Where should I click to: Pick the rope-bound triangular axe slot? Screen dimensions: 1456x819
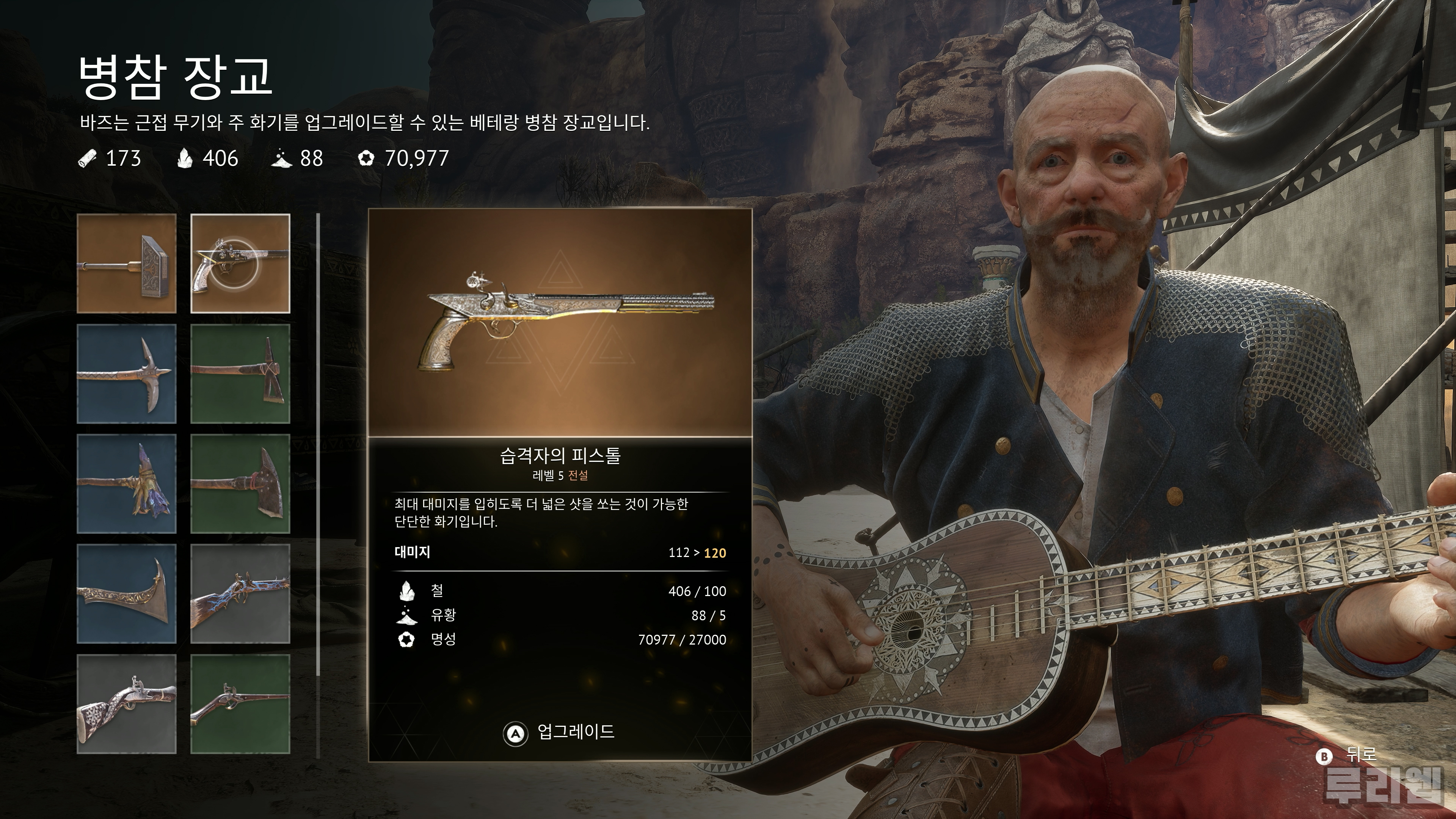pyautogui.click(x=240, y=373)
